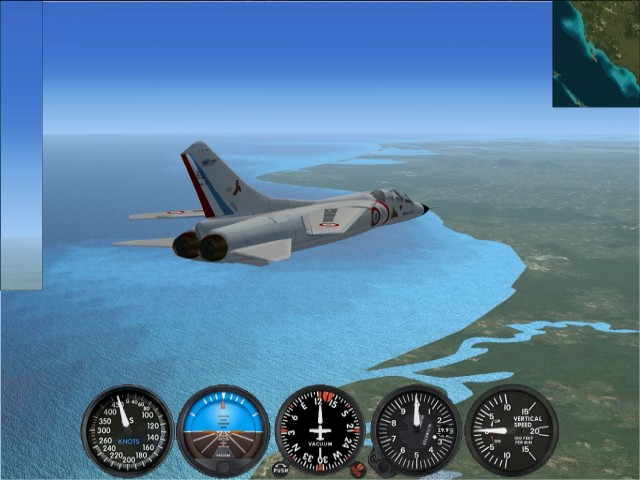Viewport: 640px width, 480px height.
Task: Click the airspeed indicator gauge in knots
Action: 127,431
